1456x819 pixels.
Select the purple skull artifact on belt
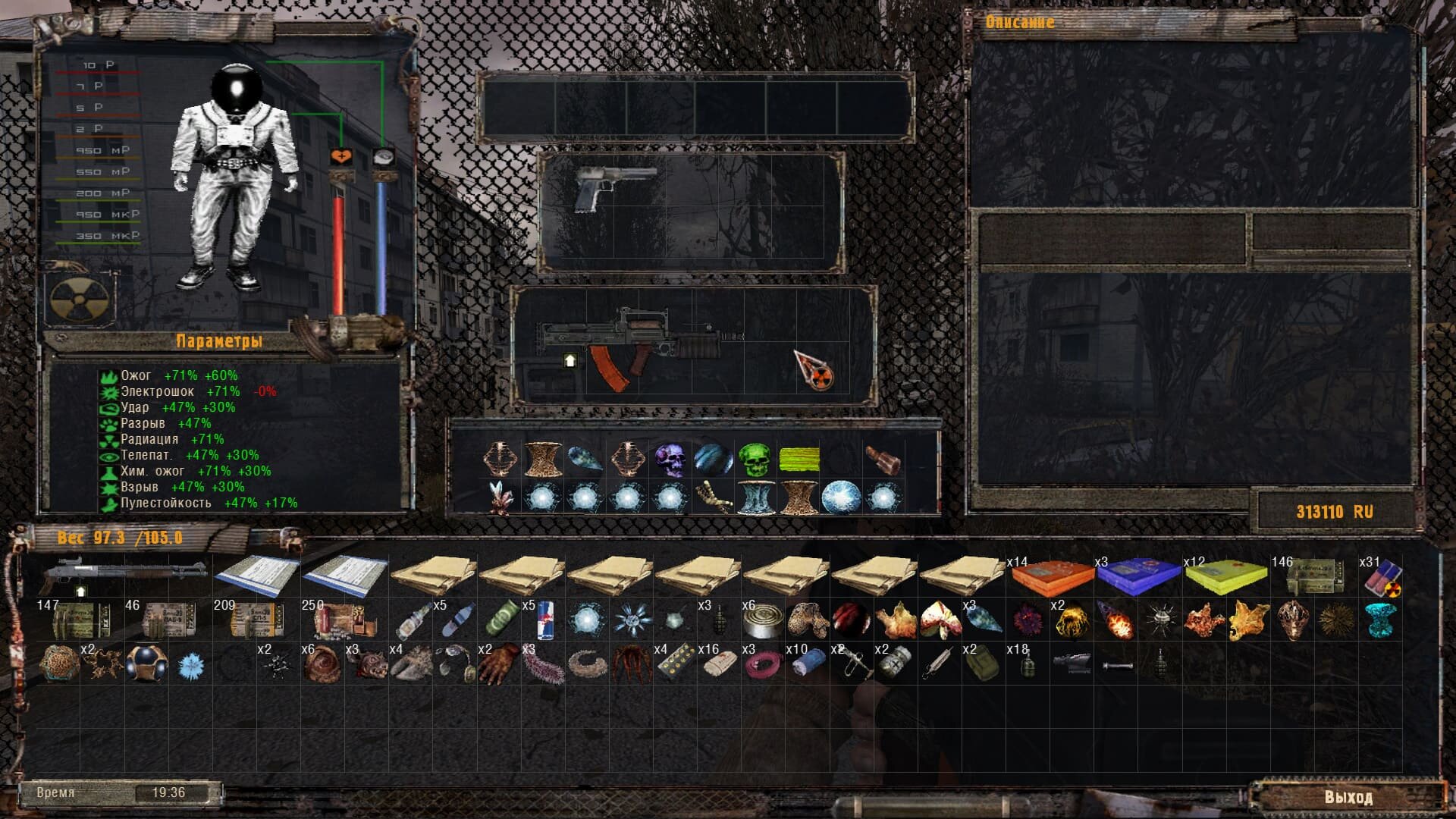(670, 460)
